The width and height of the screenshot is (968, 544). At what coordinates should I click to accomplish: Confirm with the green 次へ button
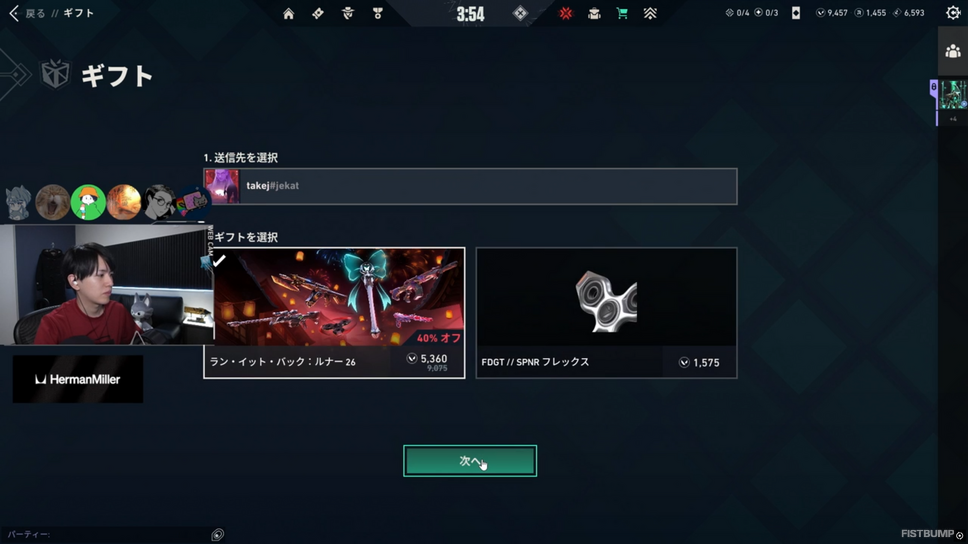[470, 461]
